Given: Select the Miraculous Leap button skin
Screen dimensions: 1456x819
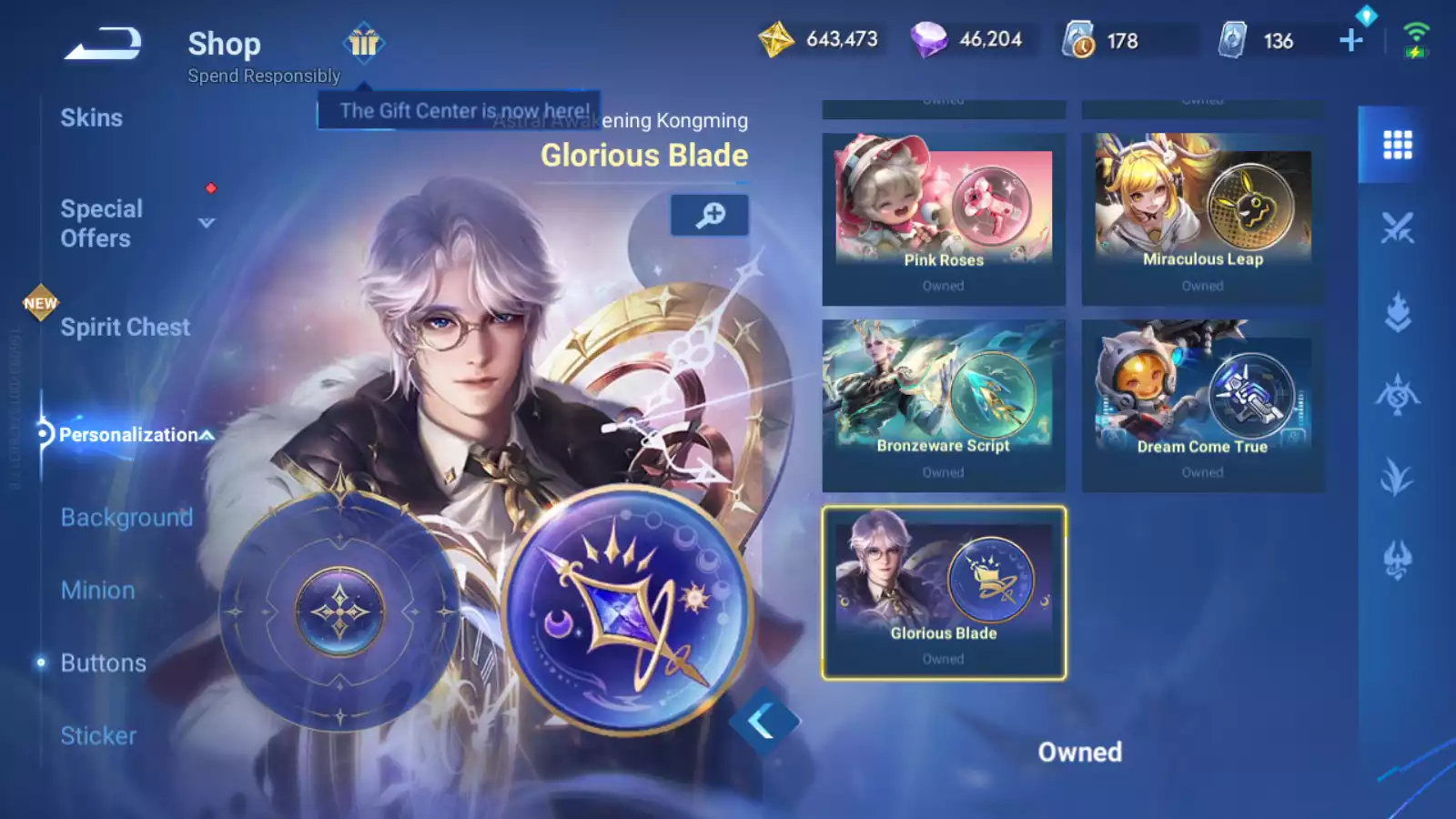Looking at the screenshot, I should click(1202, 219).
